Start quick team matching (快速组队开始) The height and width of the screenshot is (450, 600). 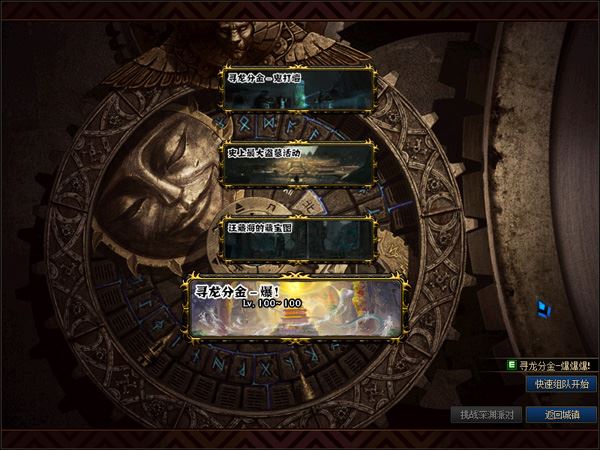point(561,384)
